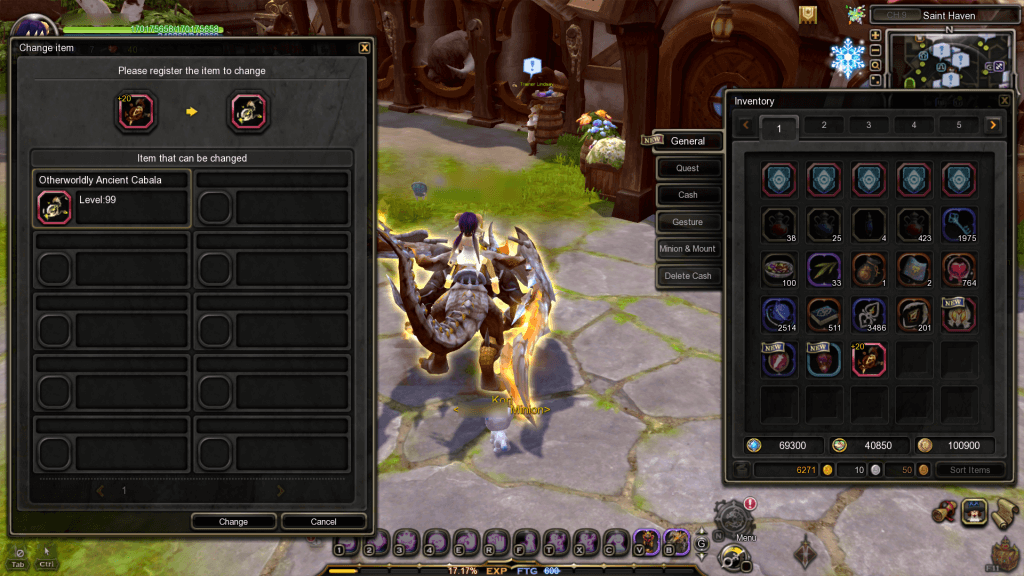The height and width of the screenshot is (576, 1024).
Task: Select Otherworldly Ancient Cabala entry
Action: coord(111,198)
